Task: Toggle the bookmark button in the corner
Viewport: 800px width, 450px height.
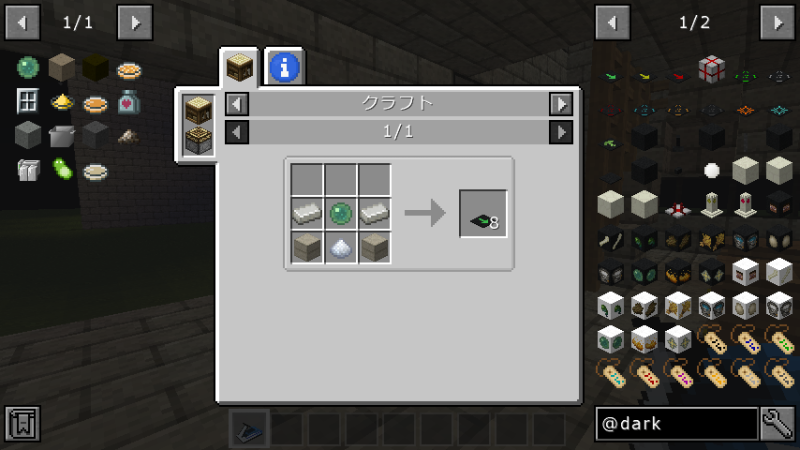Action: tap(22, 423)
